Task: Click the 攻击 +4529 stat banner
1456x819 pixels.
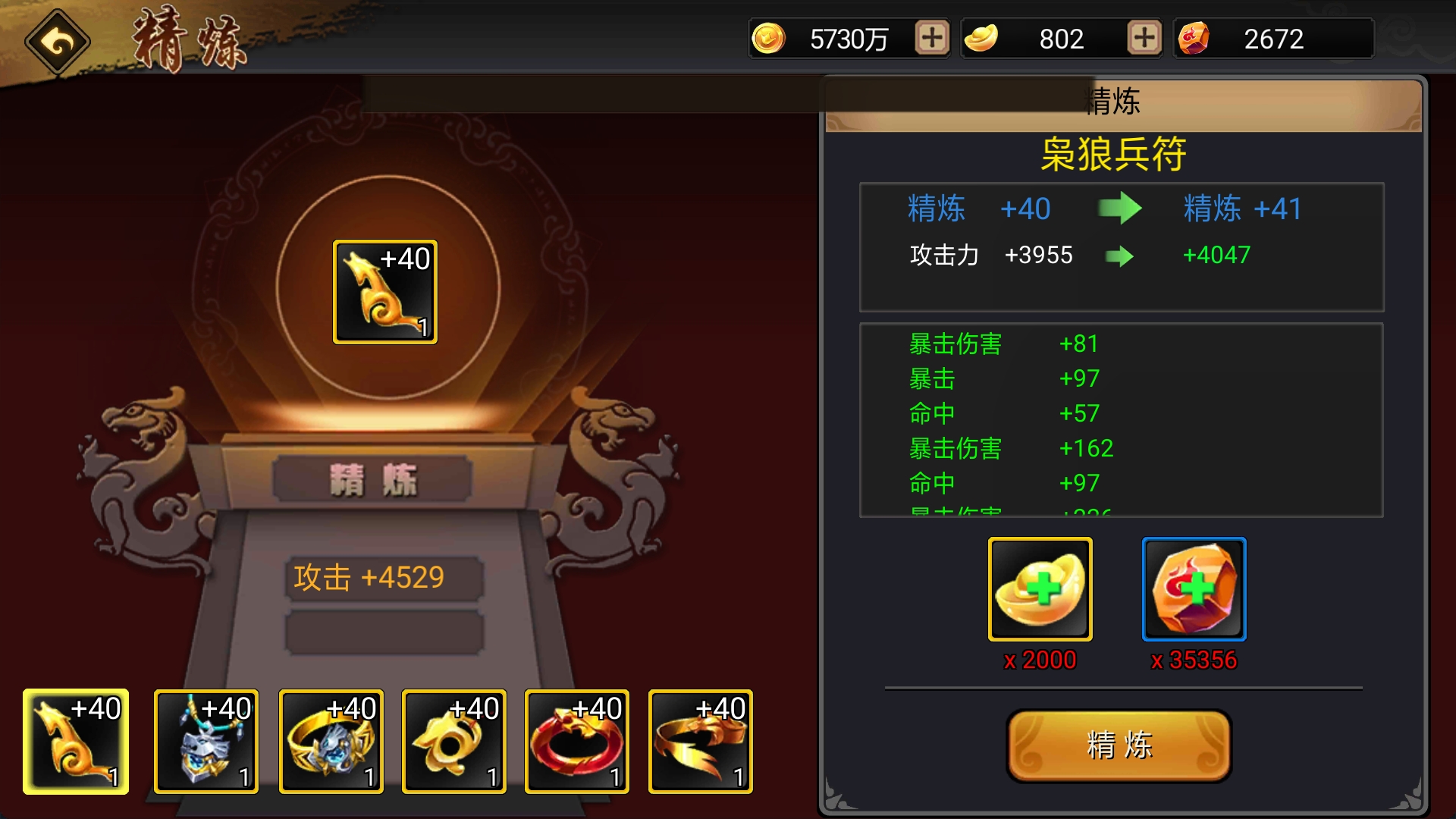Action: click(383, 577)
